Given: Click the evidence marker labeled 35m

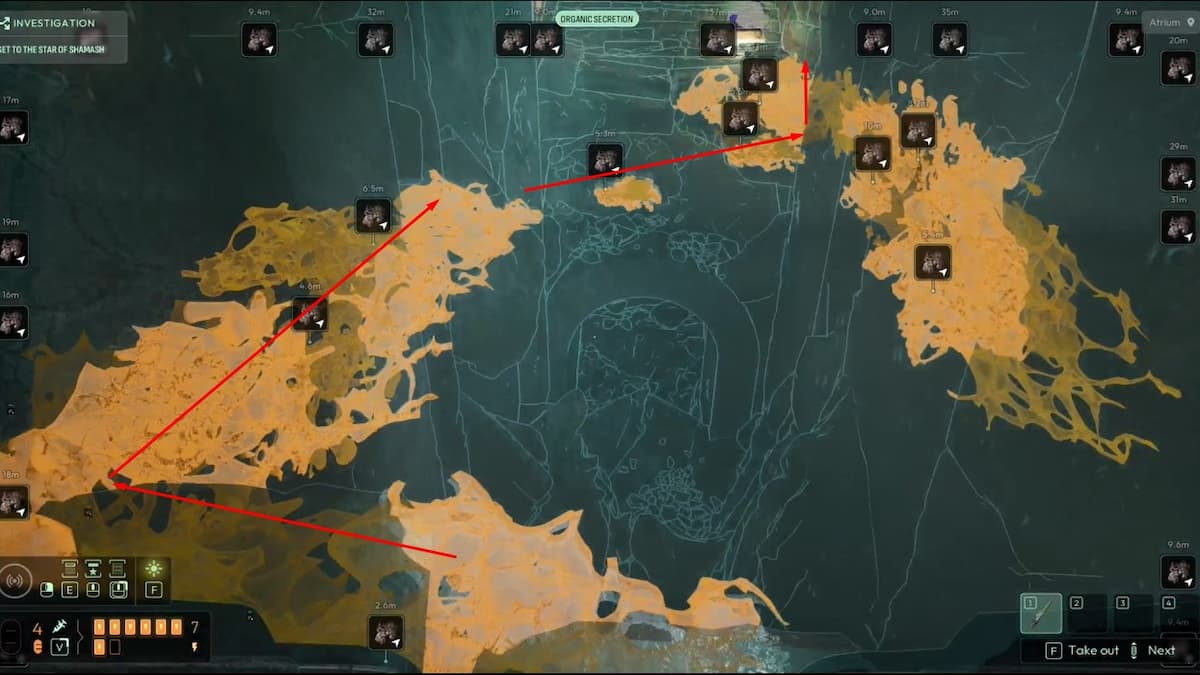Looking at the screenshot, I should click(x=950, y=40).
